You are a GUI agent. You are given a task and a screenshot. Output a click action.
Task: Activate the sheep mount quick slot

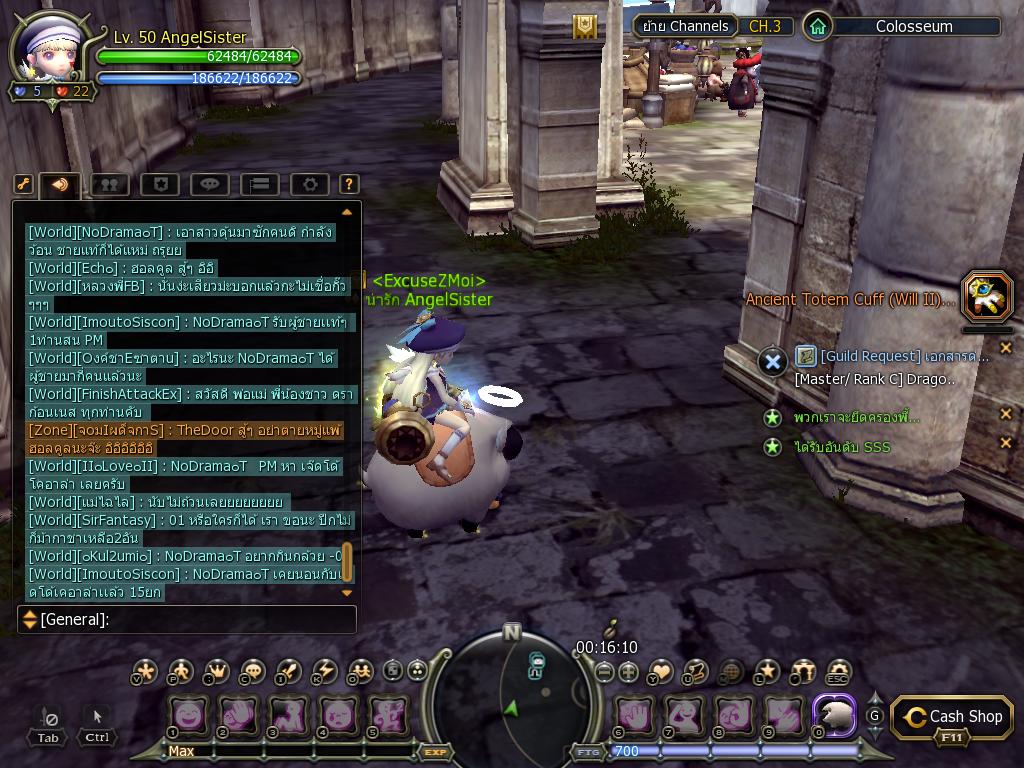pyautogui.click(x=833, y=715)
